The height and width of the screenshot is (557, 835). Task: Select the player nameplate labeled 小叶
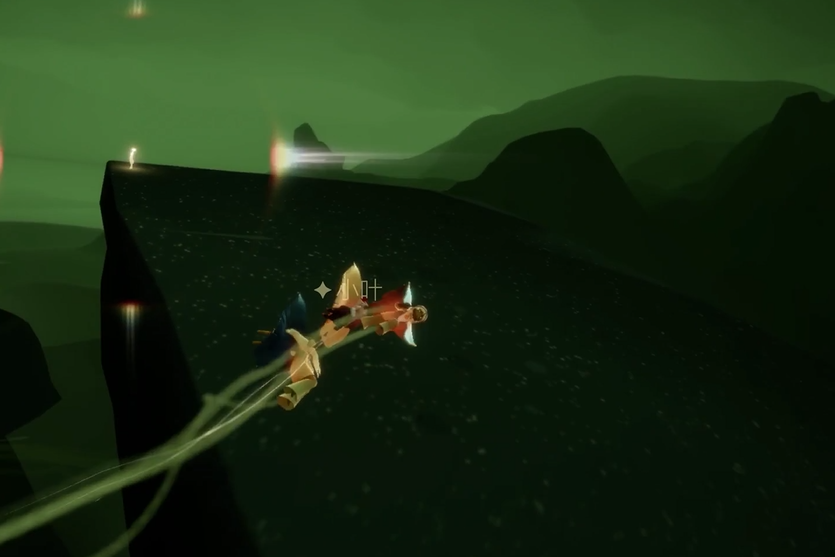(360, 290)
